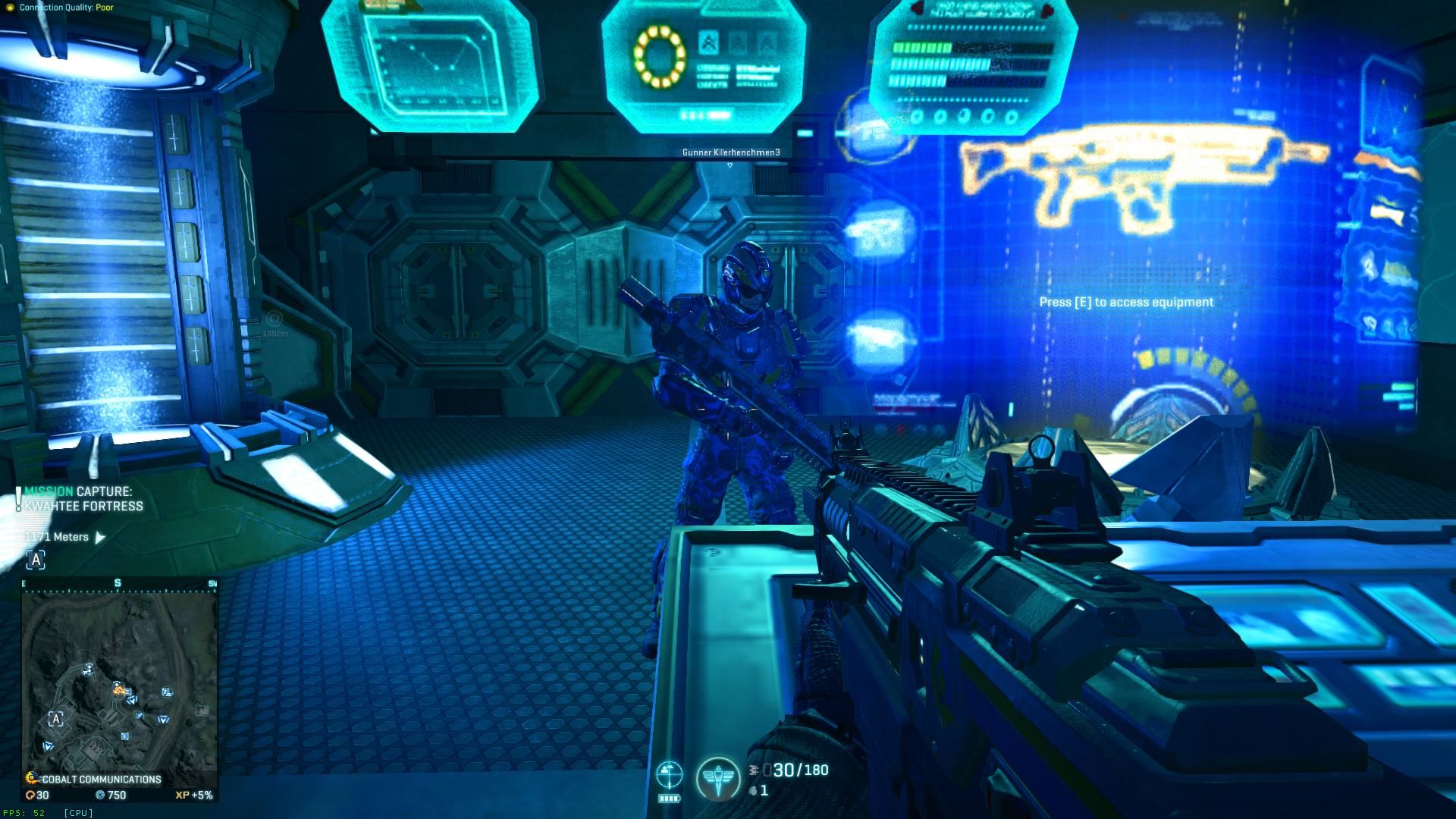1456x819 pixels.
Task: Select the Cobalt Communications location label
Action: (101, 779)
